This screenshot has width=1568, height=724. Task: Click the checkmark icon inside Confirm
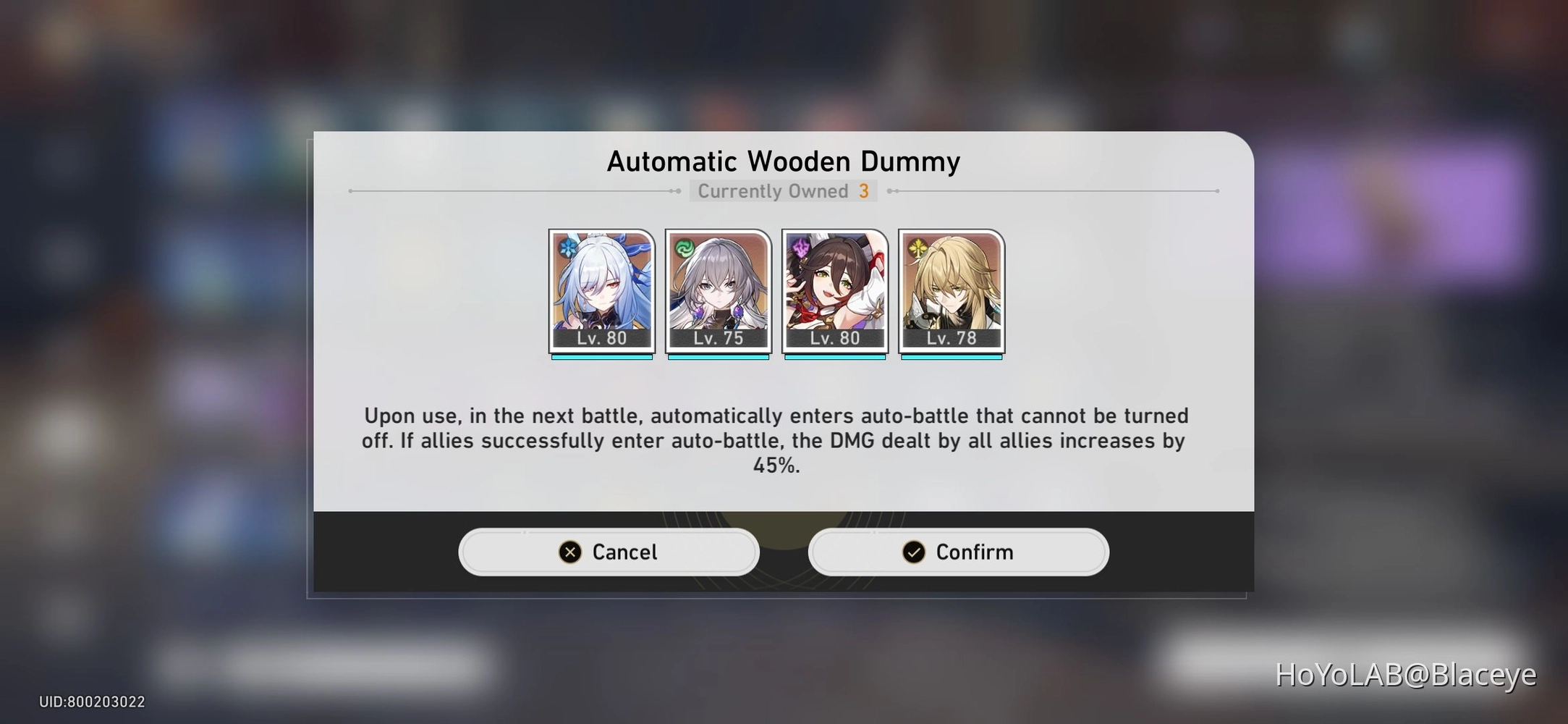click(x=913, y=552)
